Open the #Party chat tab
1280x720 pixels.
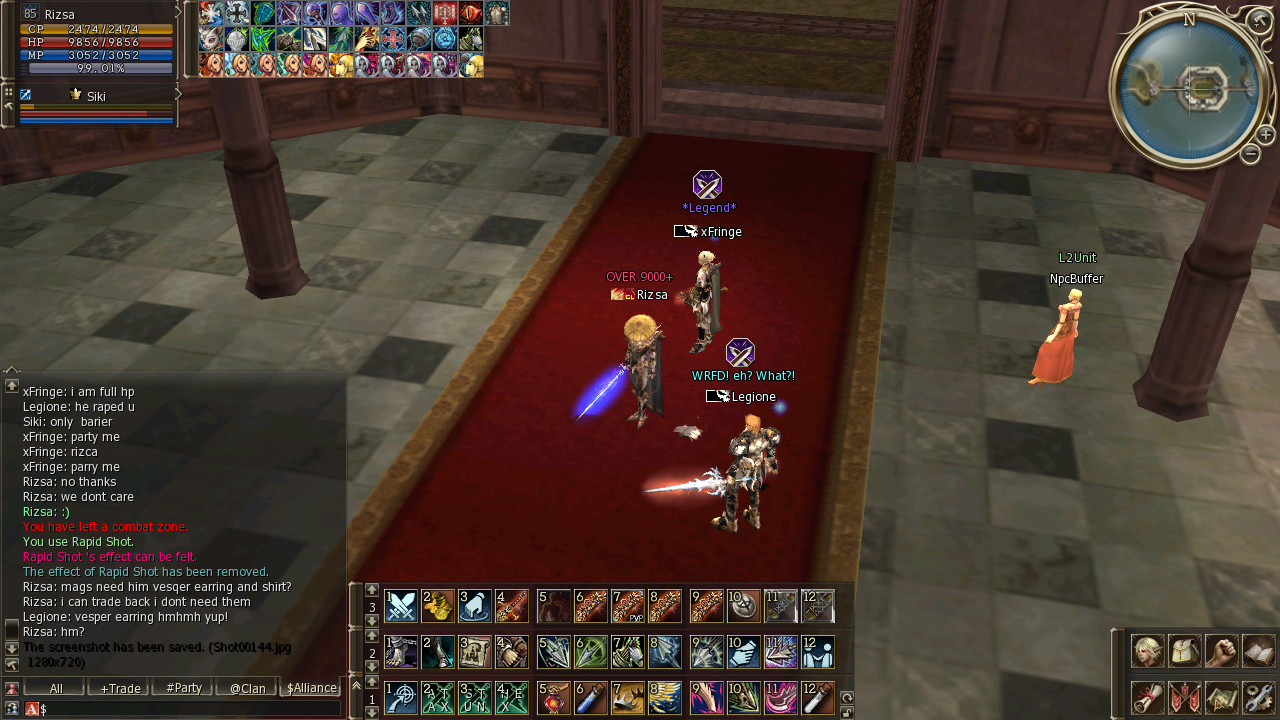184,688
